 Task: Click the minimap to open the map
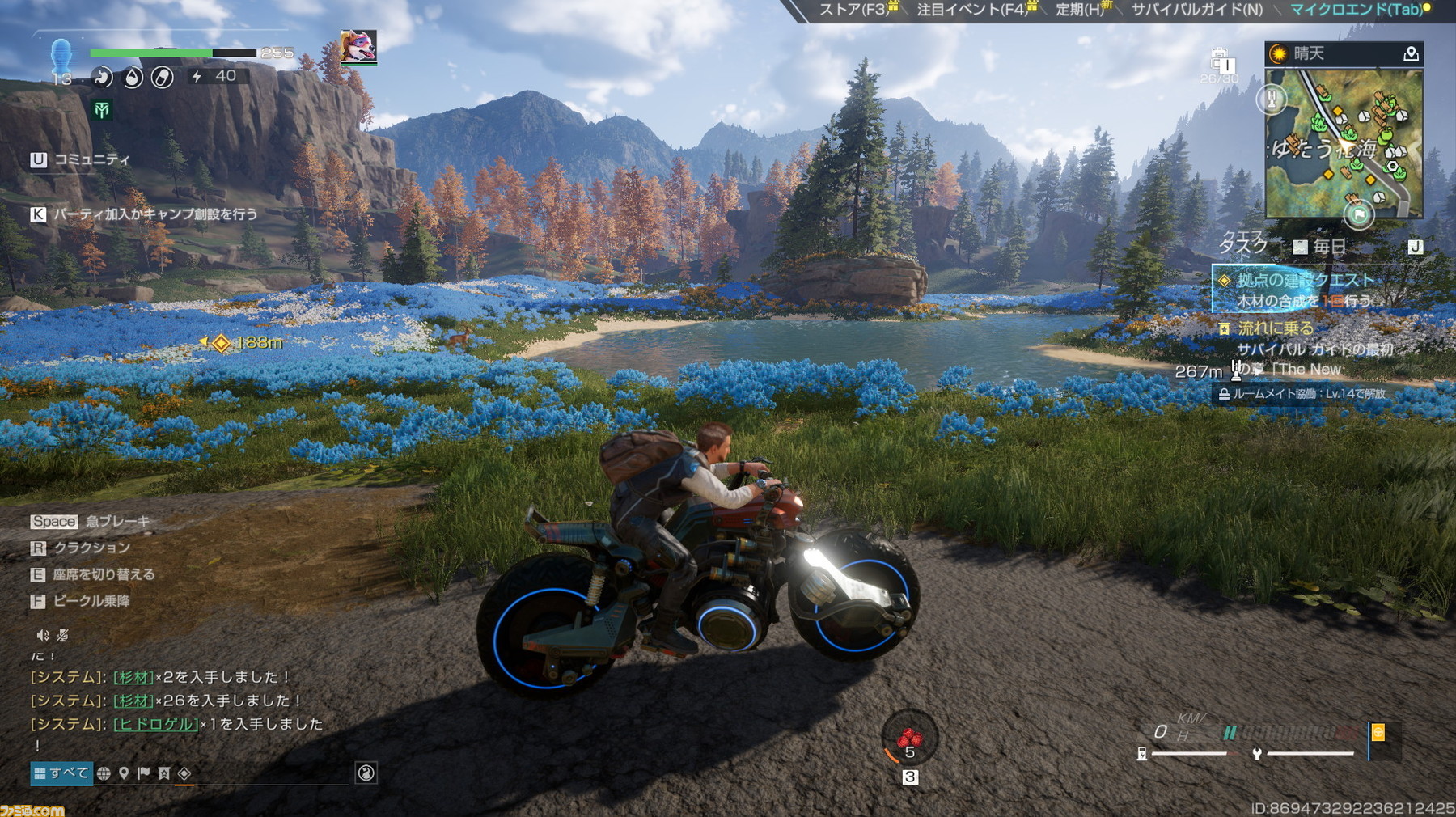pos(1343,143)
